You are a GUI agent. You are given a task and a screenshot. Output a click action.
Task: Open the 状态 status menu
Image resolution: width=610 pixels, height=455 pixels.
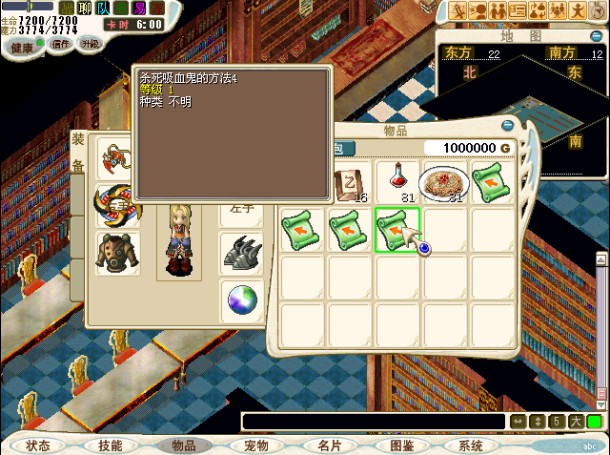[38, 445]
